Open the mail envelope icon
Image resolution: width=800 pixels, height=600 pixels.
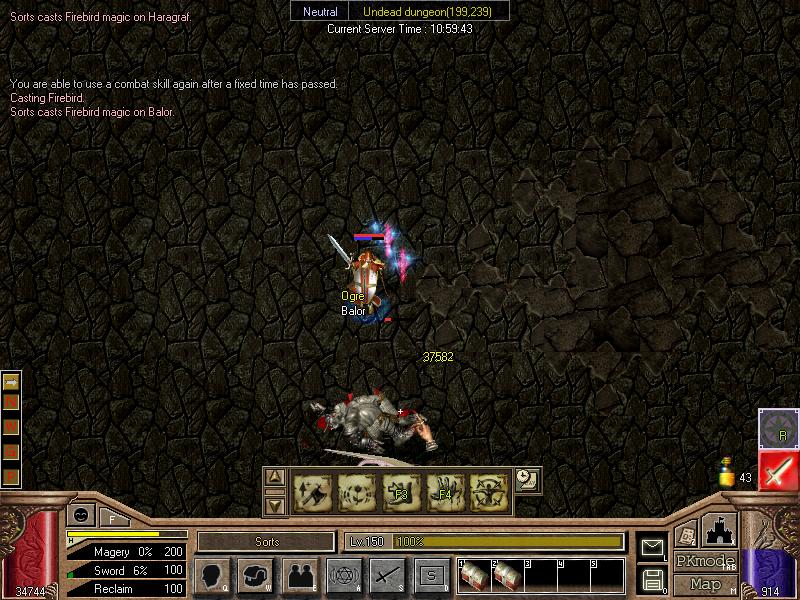tap(652, 547)
